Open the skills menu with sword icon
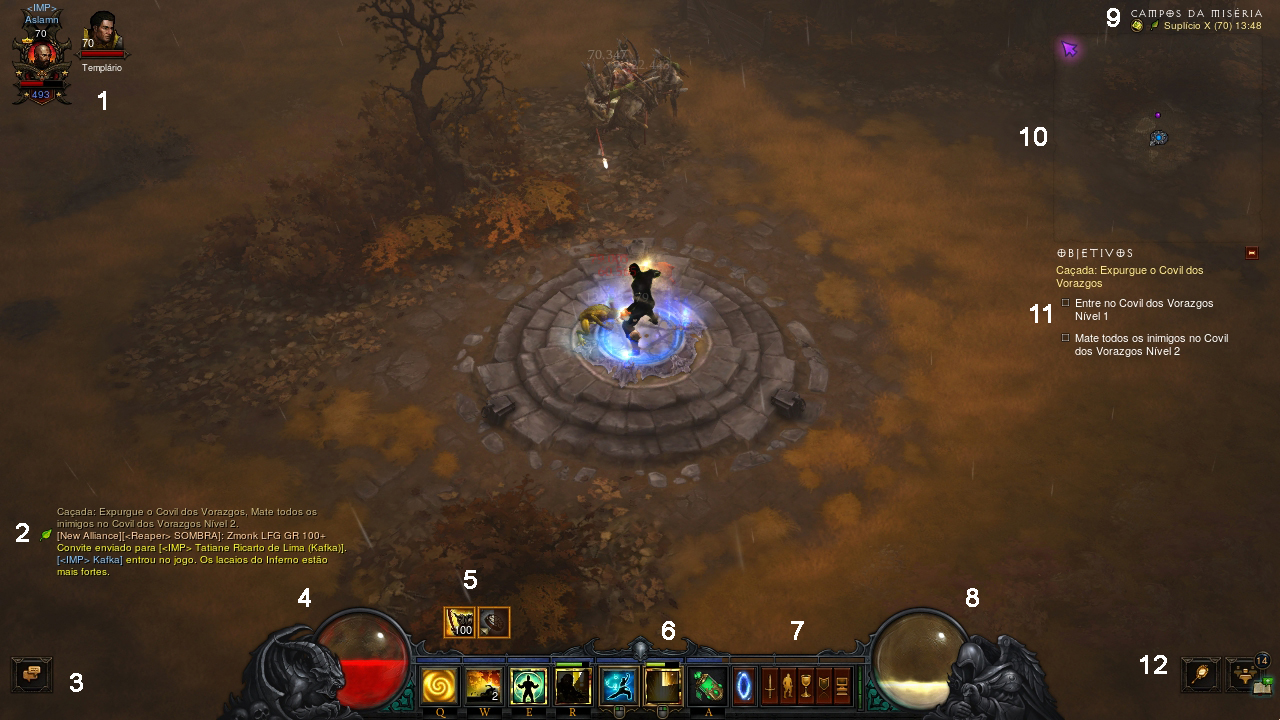 click(x=770, y=686)
